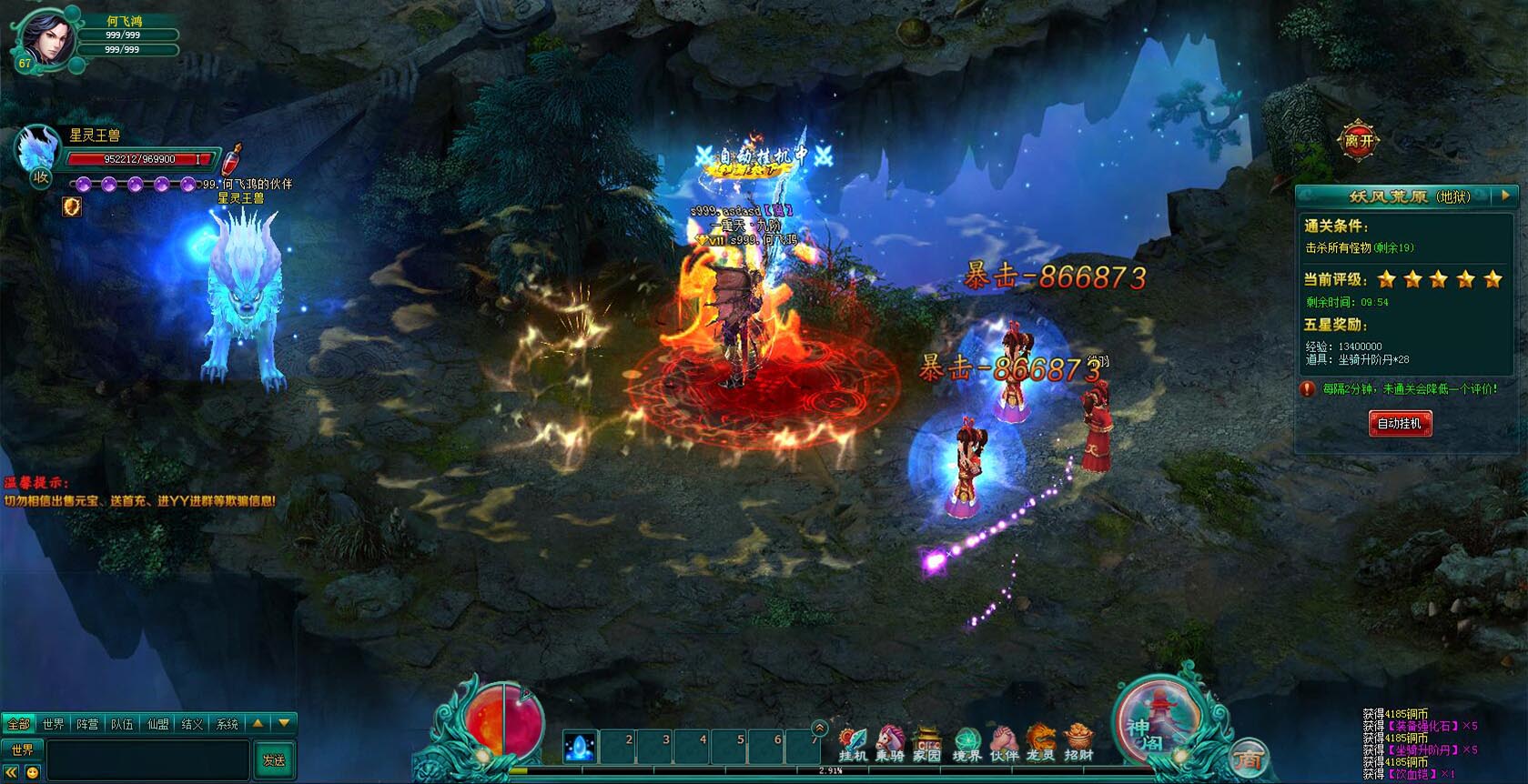This screenshot has width=1528, height=784.
Task: Leave the dungeon with the 离开 button
Action: (x=1358, y=141)
